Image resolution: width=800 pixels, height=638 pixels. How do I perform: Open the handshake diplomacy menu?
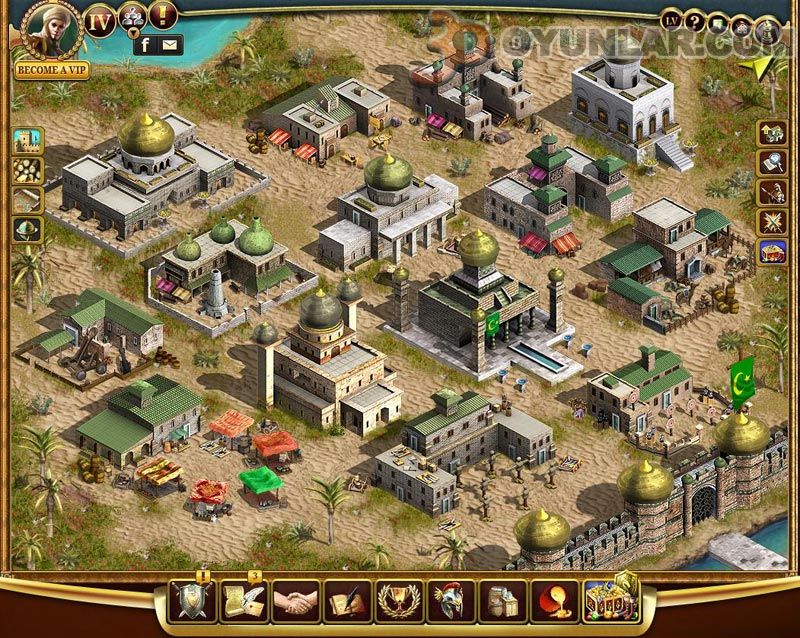pyautogui.click(x=296, y=603)
